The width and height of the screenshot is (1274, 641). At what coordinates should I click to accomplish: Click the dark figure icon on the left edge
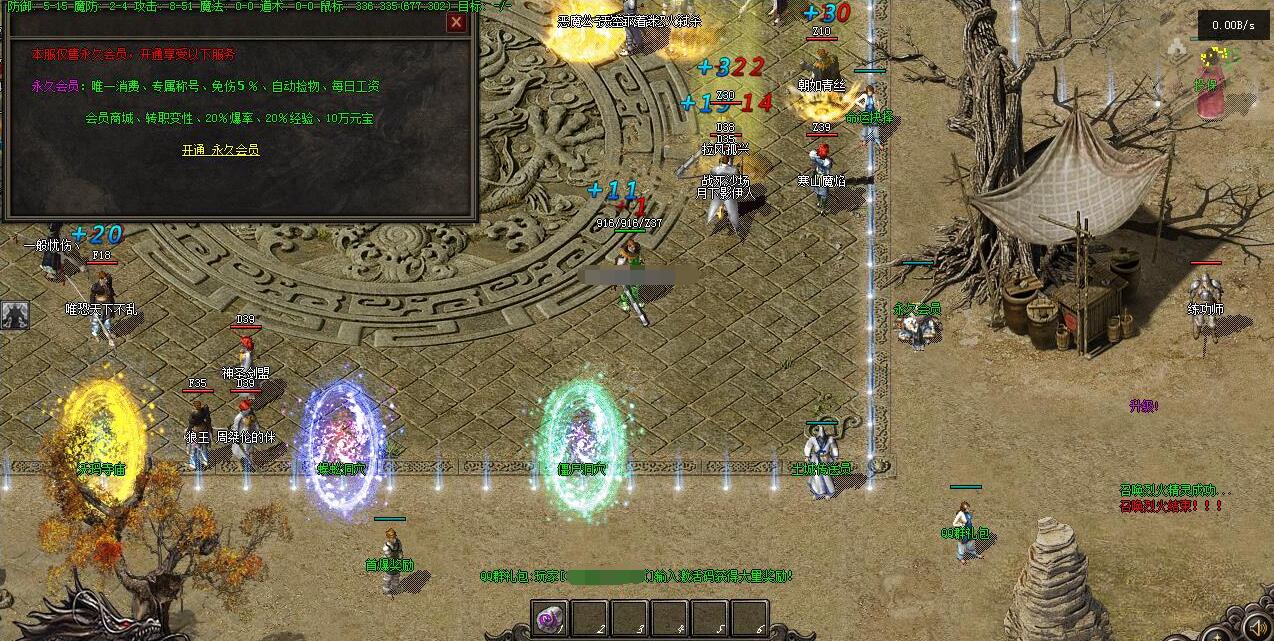(x=14, y=315)
